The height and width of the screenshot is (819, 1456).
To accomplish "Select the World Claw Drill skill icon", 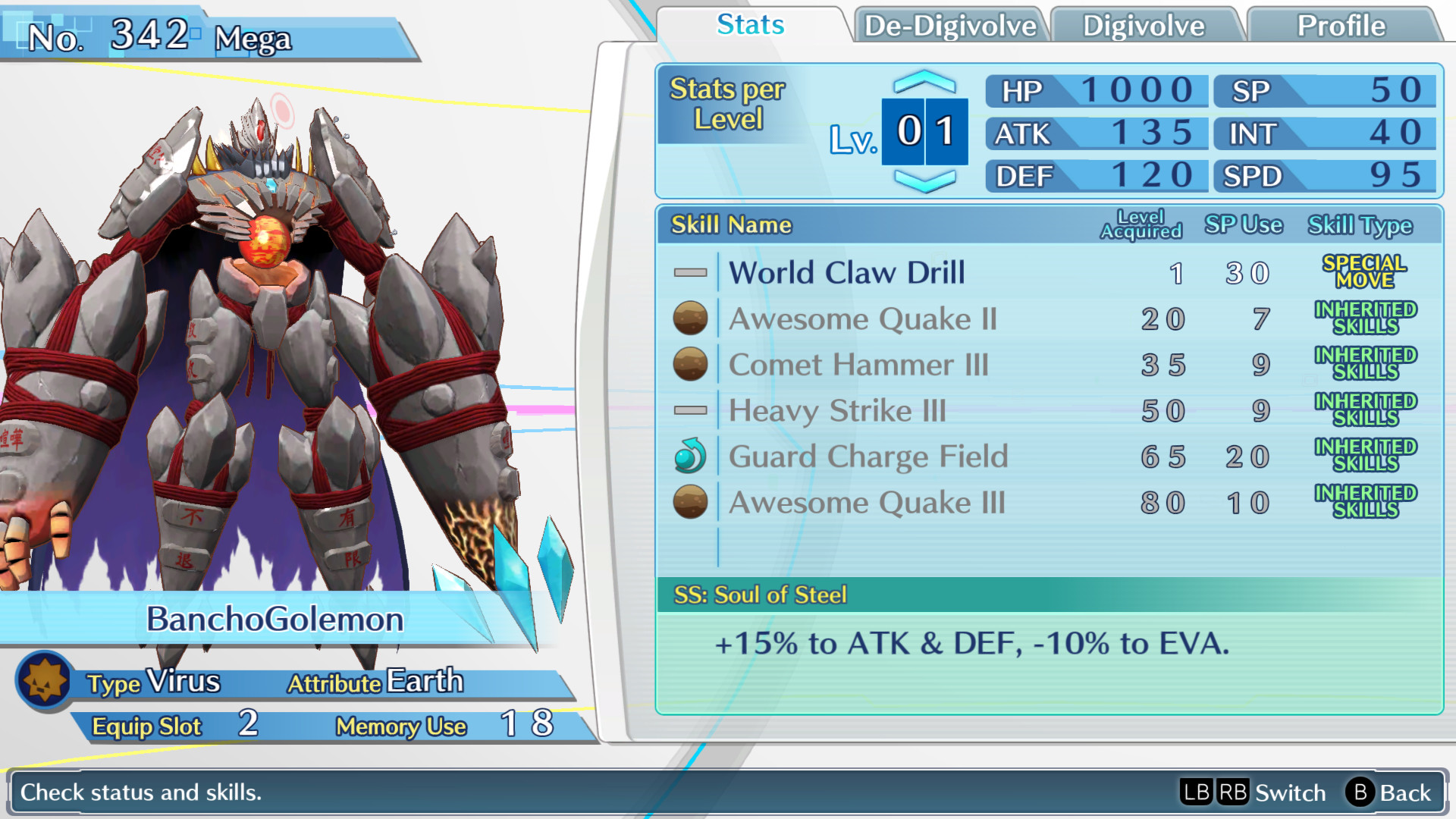I will tap(689, 272).
